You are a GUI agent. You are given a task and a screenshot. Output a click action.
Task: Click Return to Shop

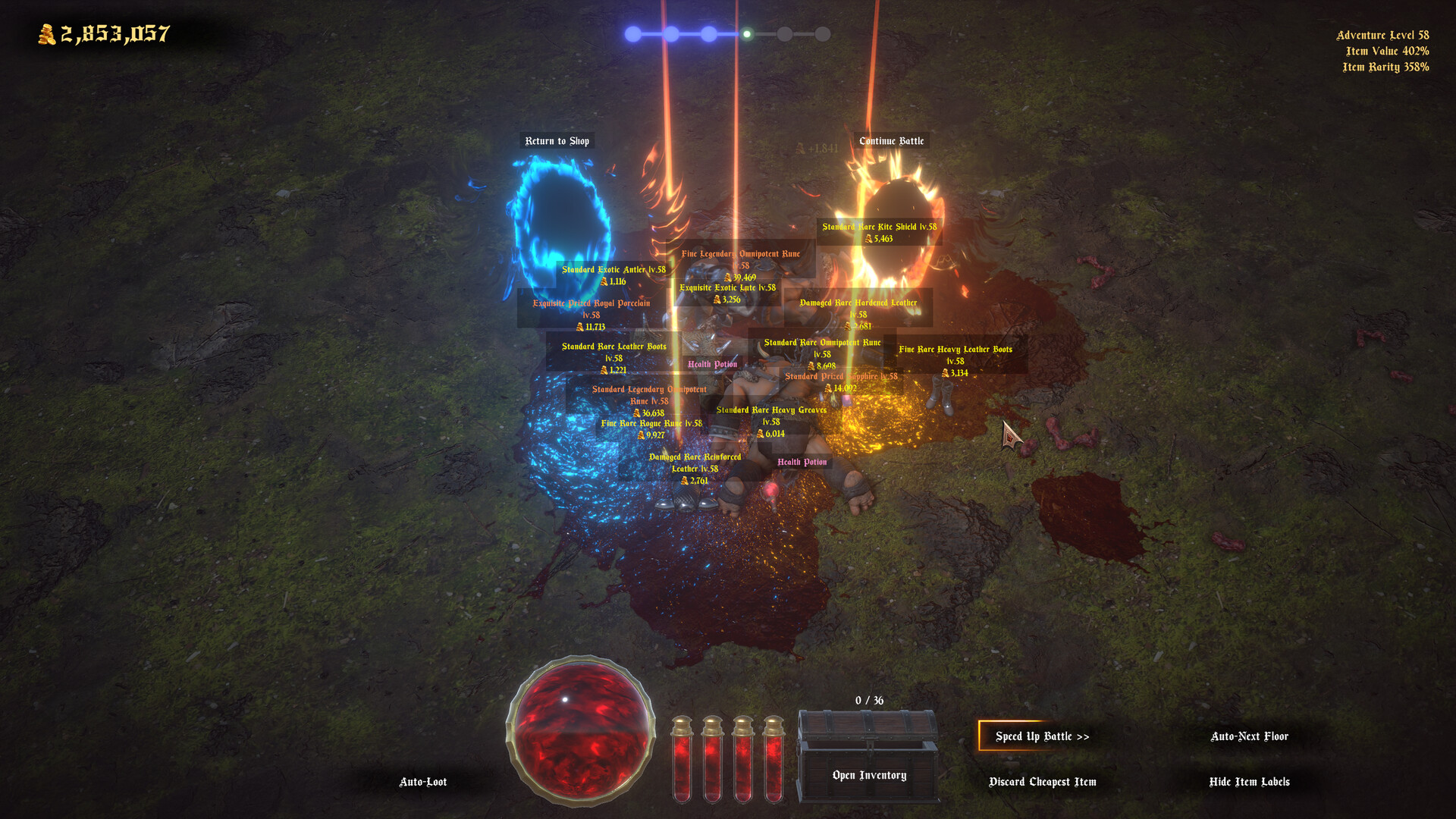[x=557, y=140]
